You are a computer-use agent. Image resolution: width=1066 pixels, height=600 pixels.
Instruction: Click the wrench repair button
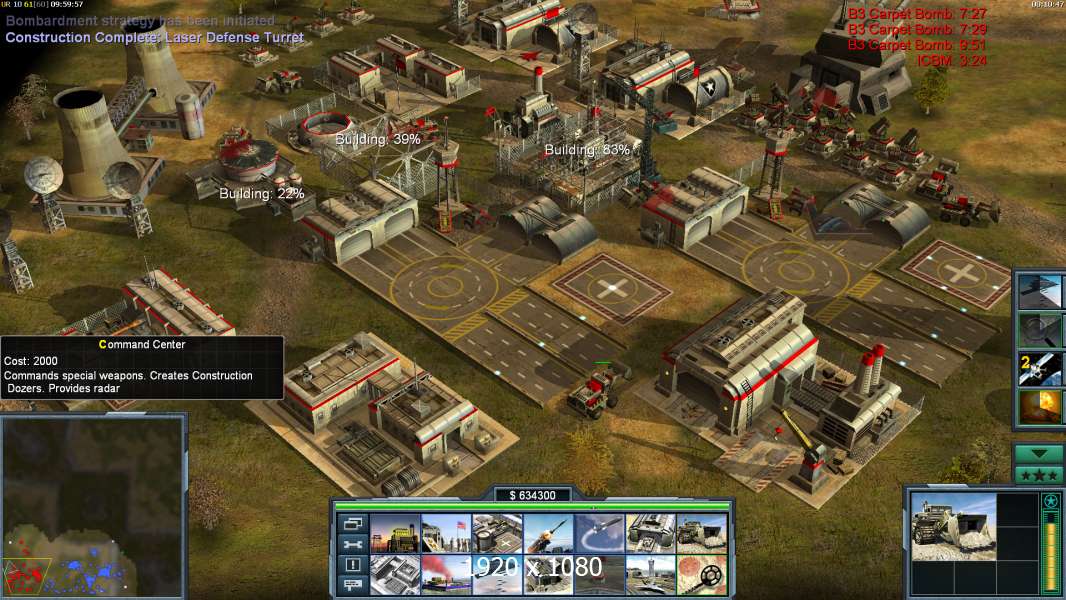pyautogui.click(x=351, y=544)
